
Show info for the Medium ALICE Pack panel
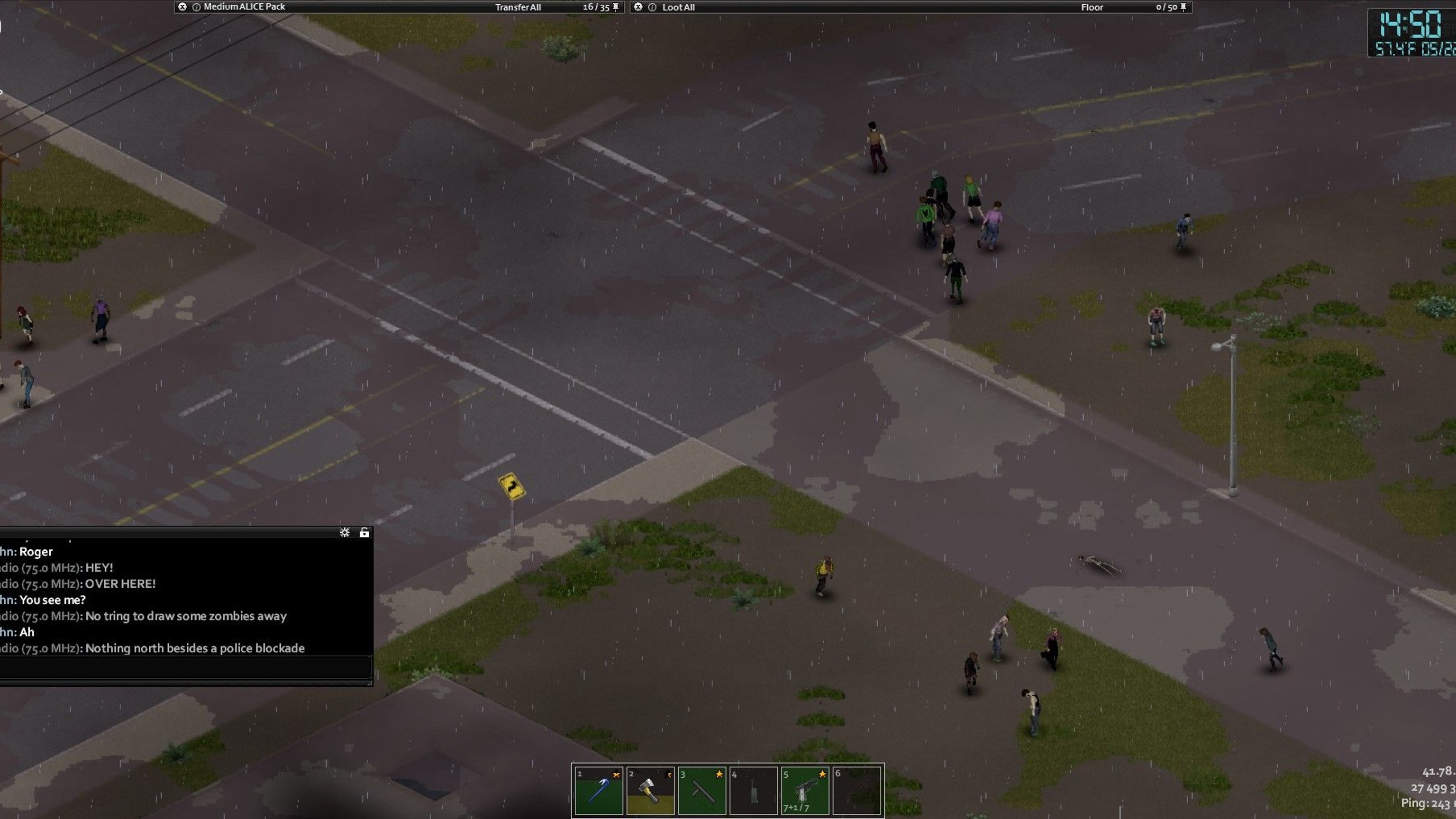(x=196, y=8)
